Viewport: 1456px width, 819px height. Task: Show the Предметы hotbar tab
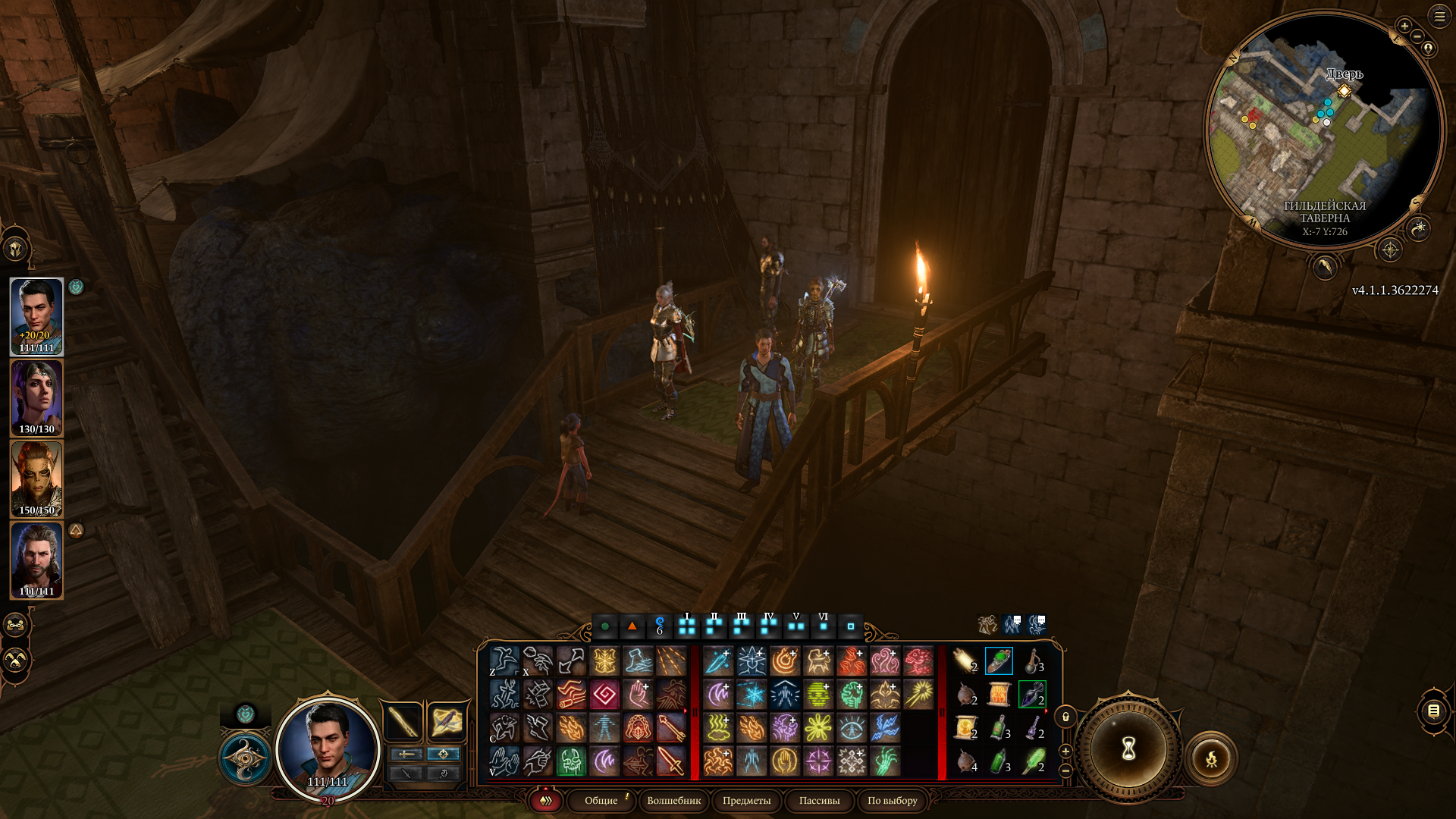(x=746, y=801)
